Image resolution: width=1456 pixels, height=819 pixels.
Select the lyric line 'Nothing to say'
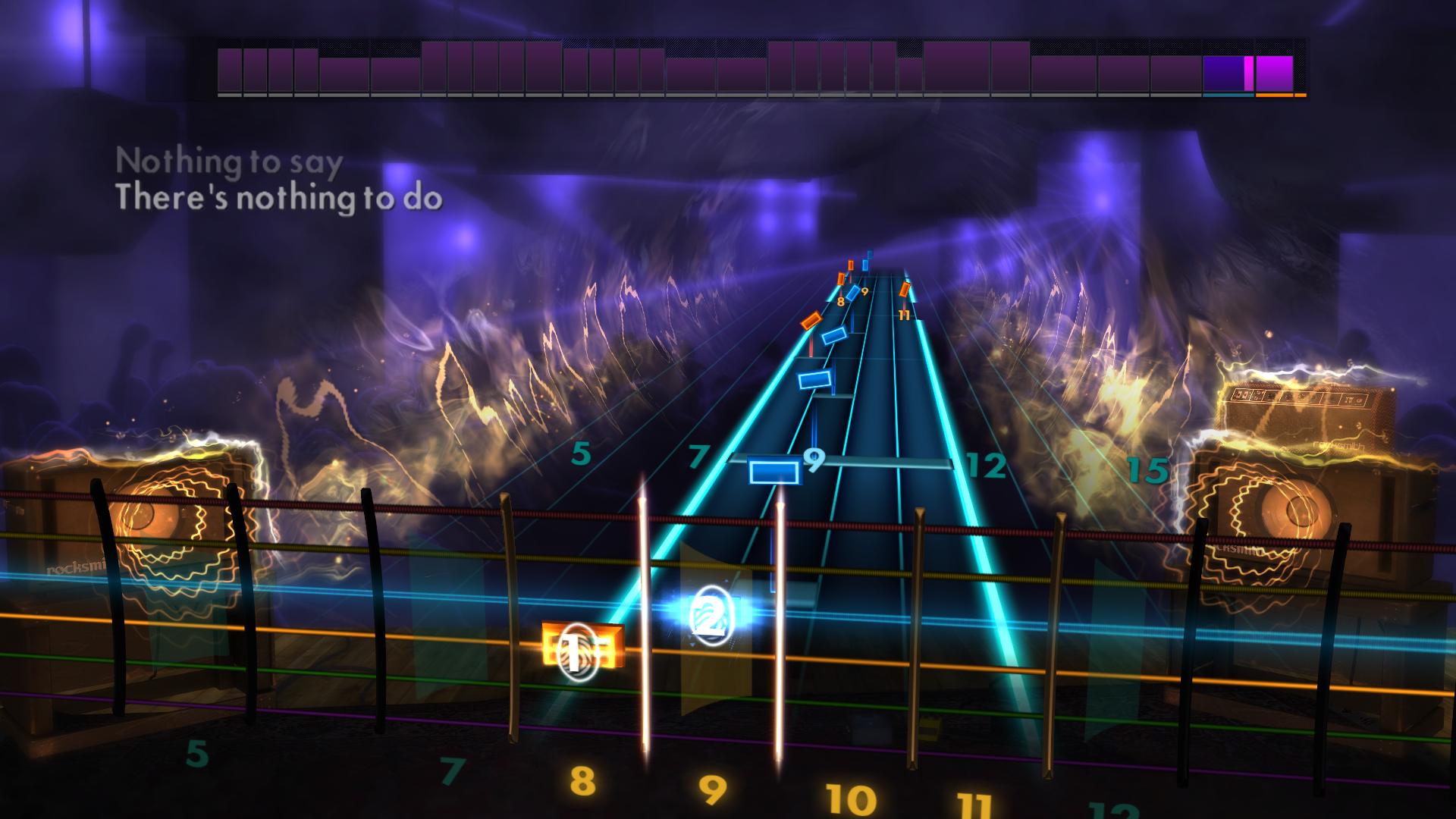tap(227, 161)
